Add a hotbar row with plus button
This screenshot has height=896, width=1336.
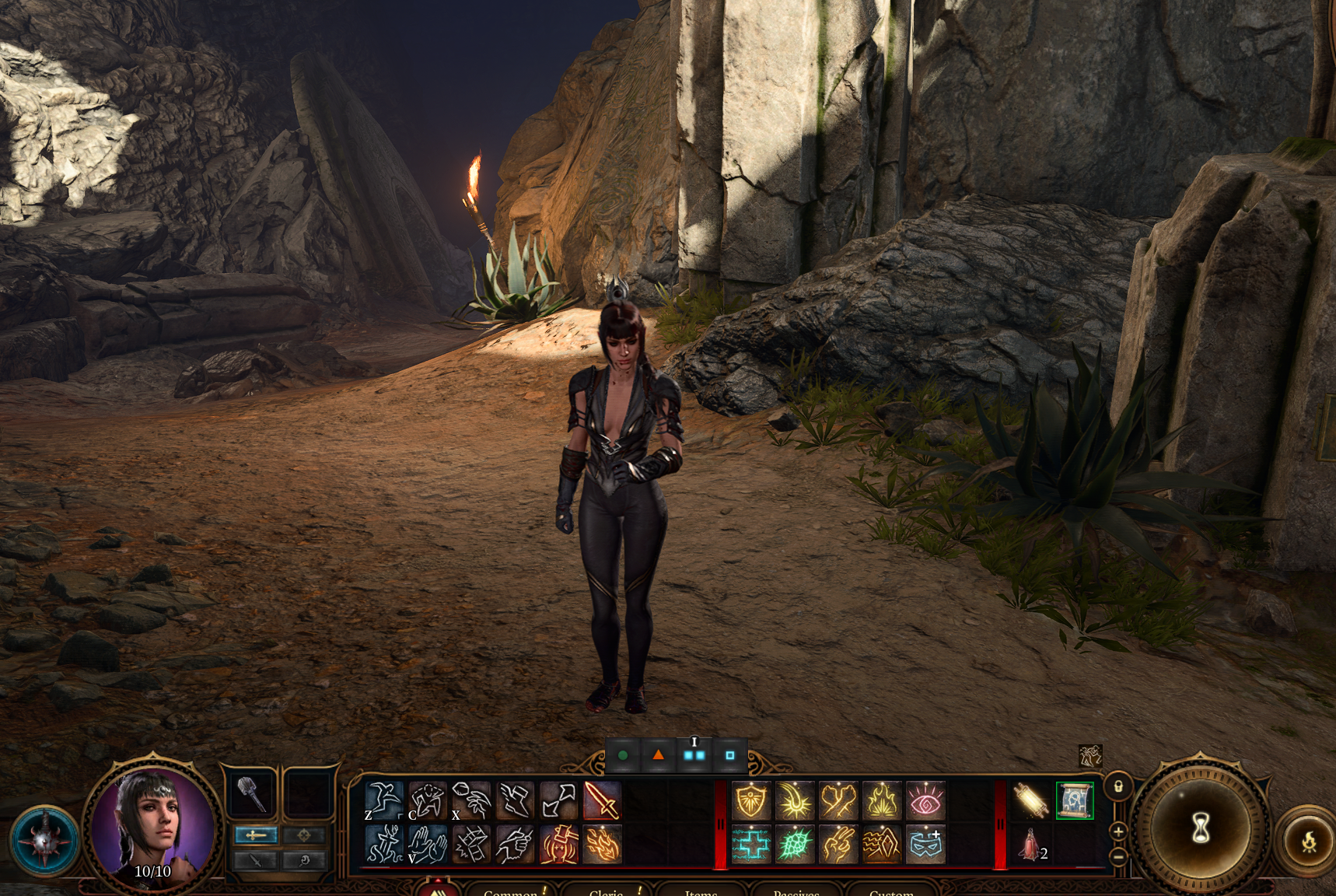coord(1118,831)
